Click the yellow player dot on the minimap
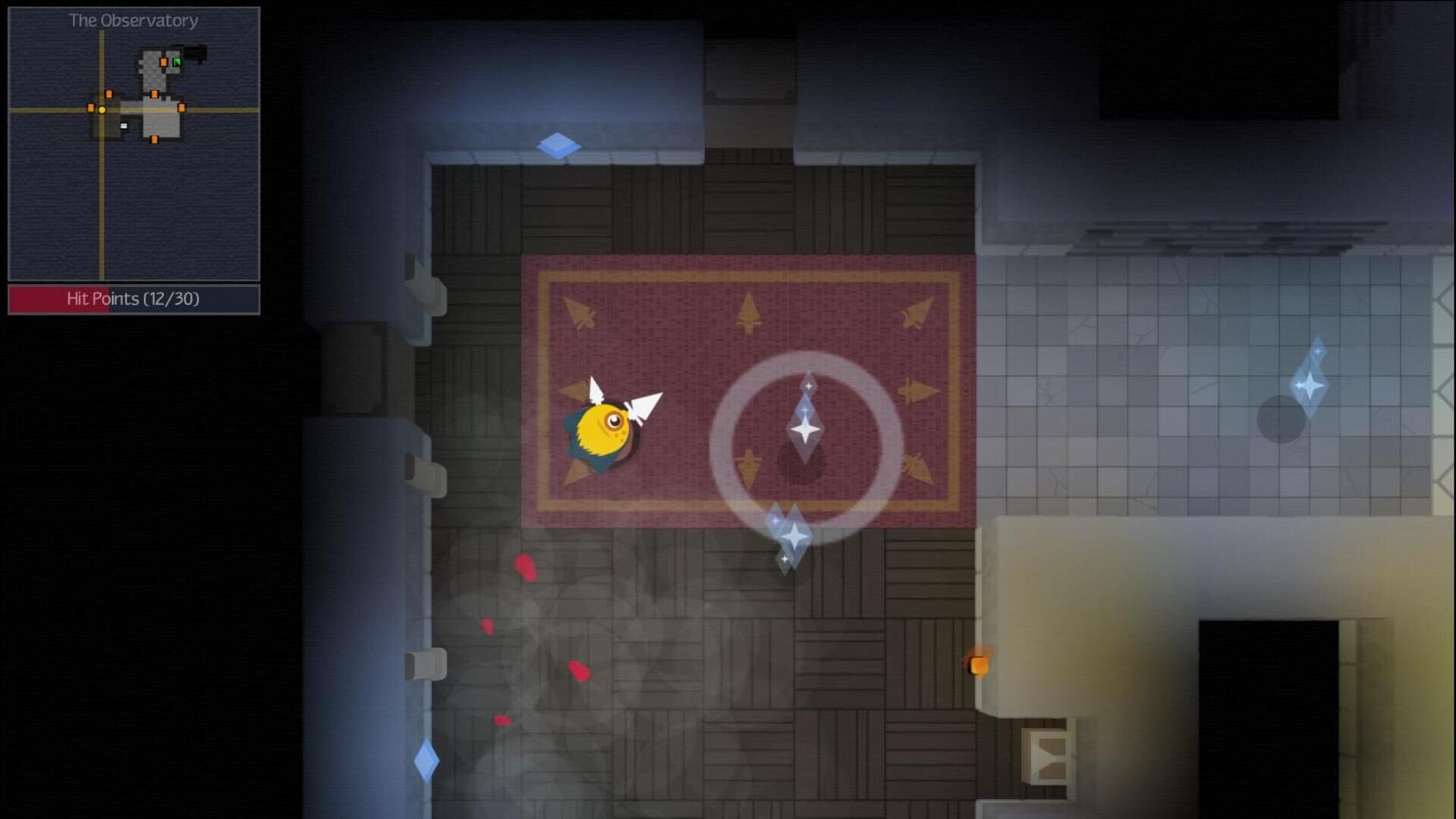The image size is (1456, 819). click(x=102, y=110)
